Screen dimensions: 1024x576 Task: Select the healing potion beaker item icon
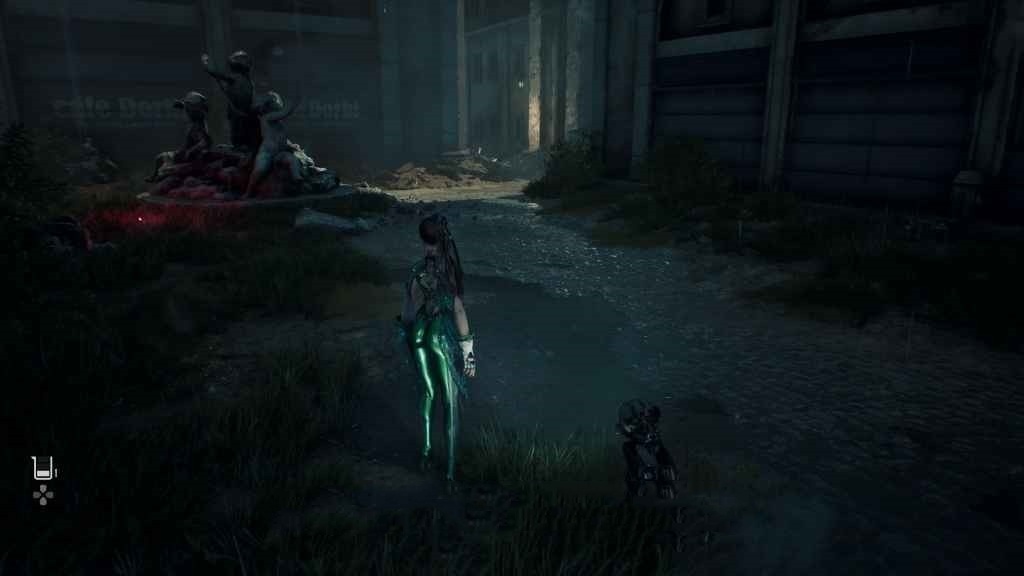click(42, 467)
